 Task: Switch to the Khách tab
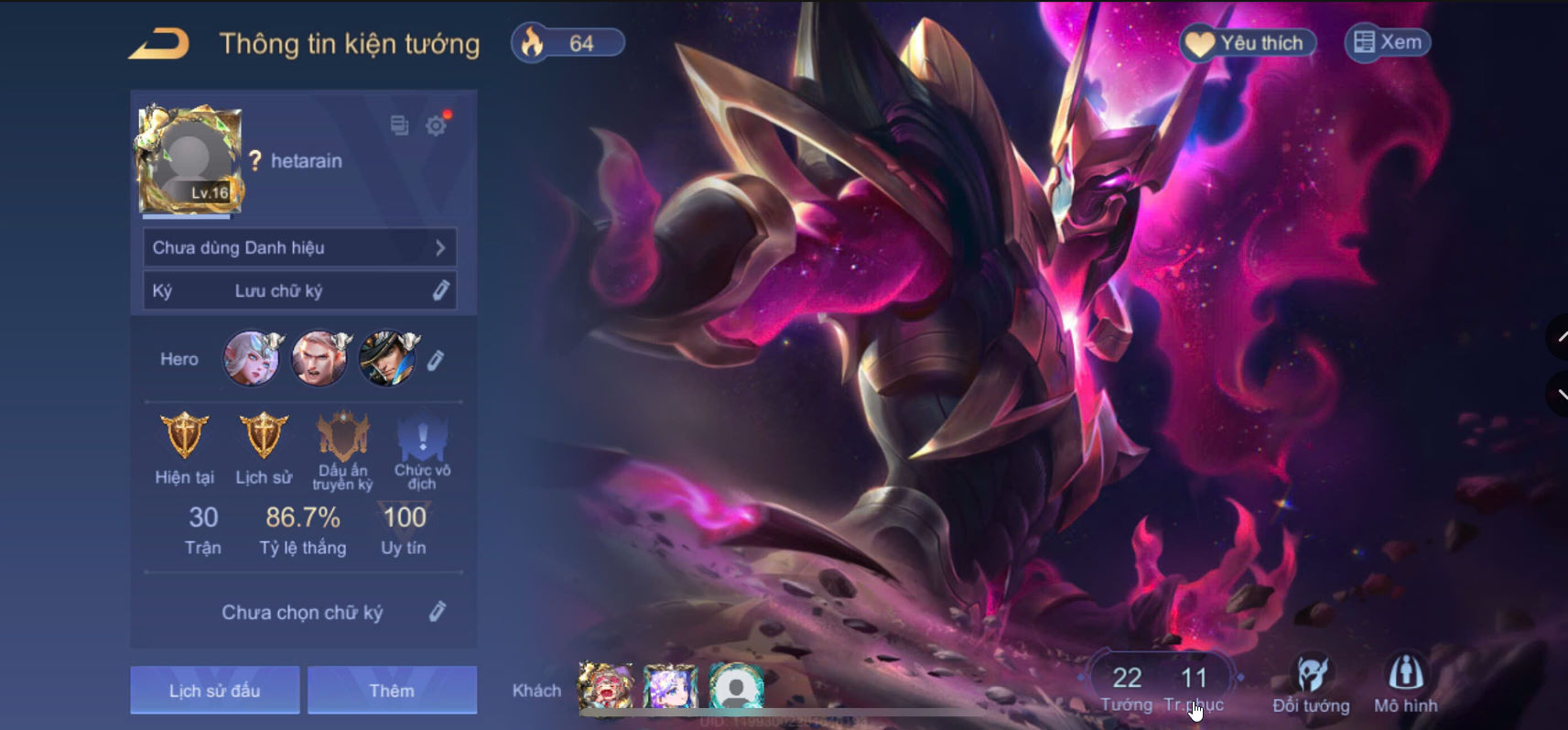[537, 691]
